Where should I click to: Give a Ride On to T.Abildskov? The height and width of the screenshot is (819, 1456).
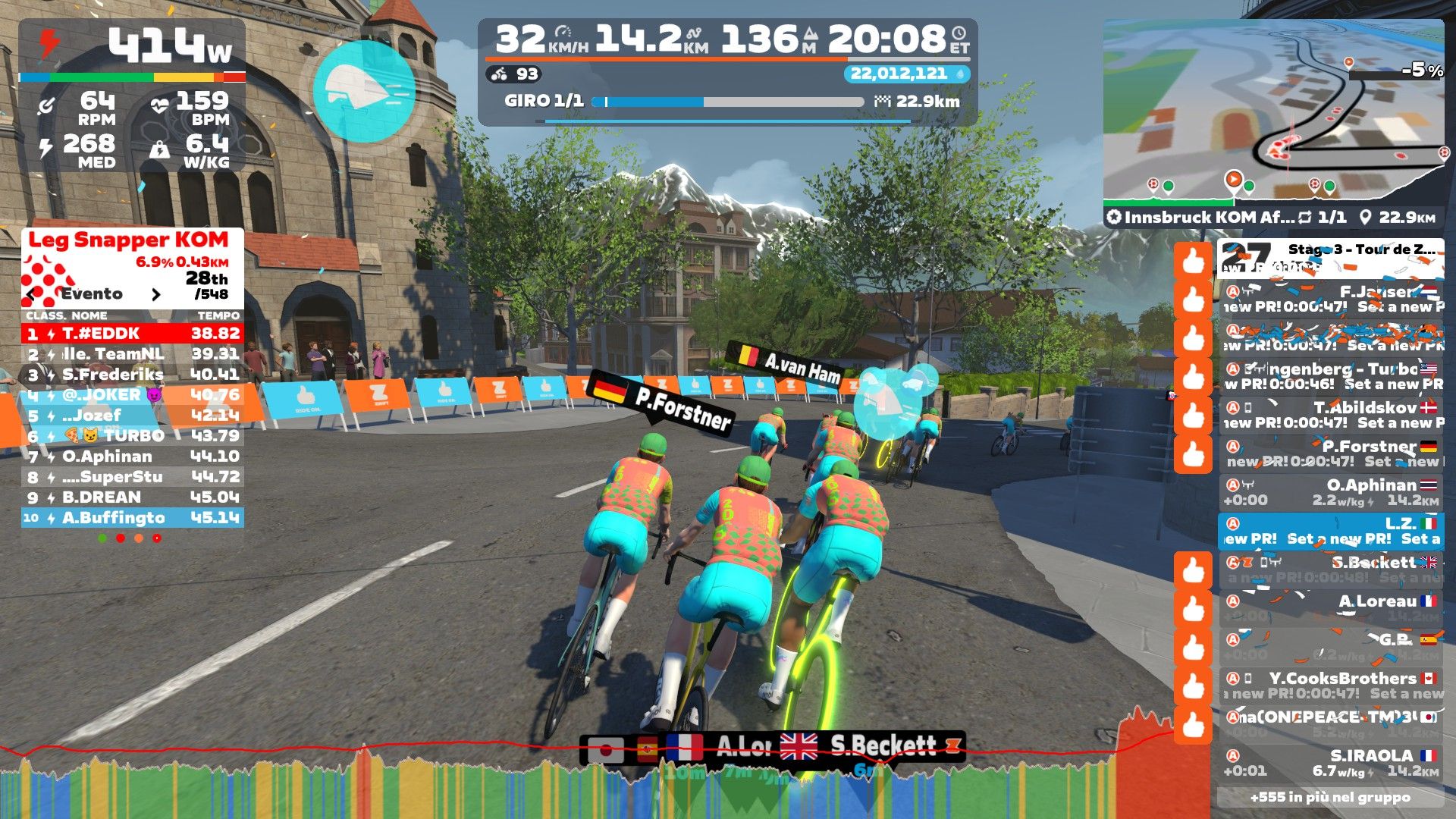(x=1193, y=415)
